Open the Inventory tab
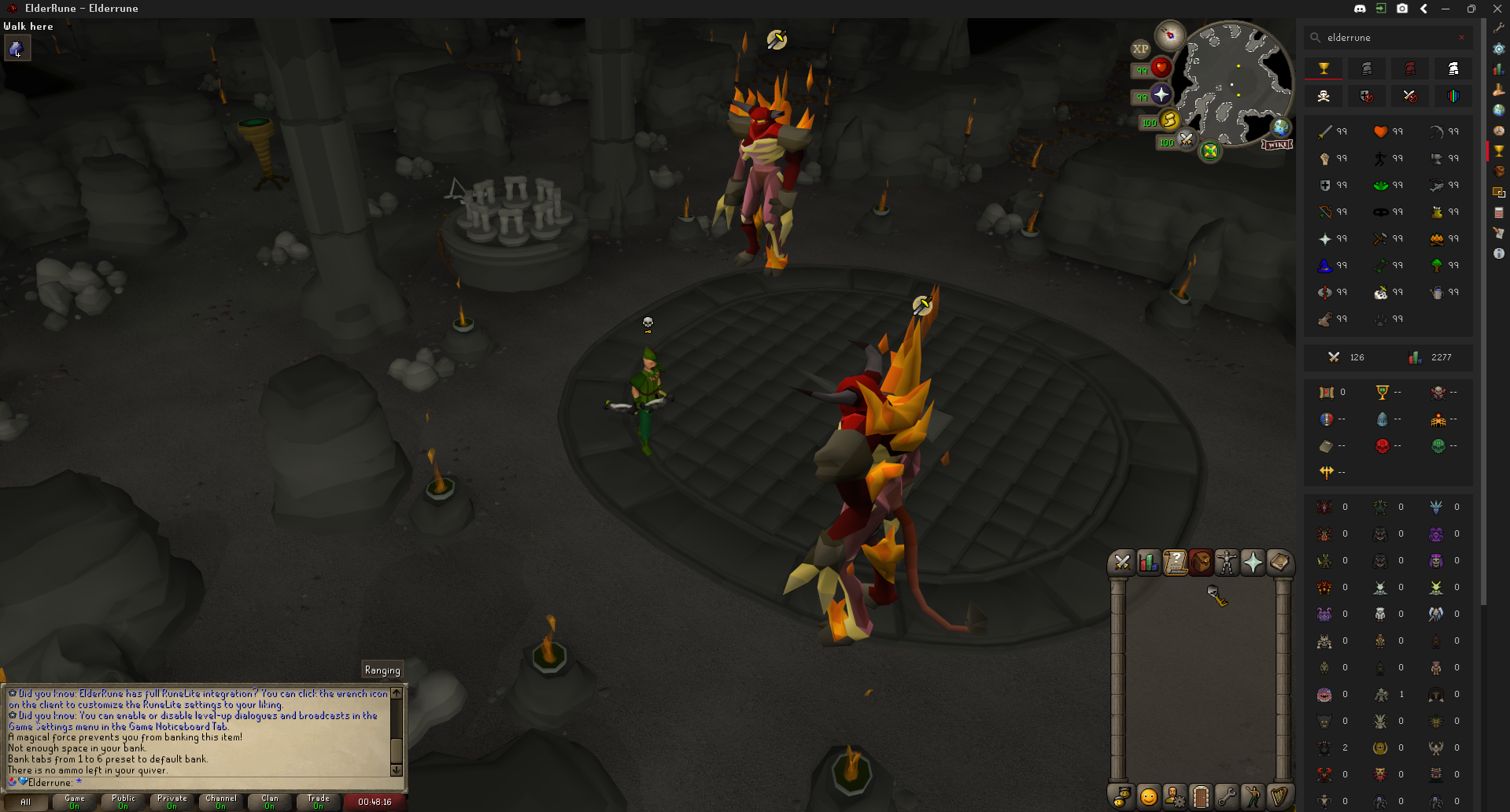 coord(1202,562)
